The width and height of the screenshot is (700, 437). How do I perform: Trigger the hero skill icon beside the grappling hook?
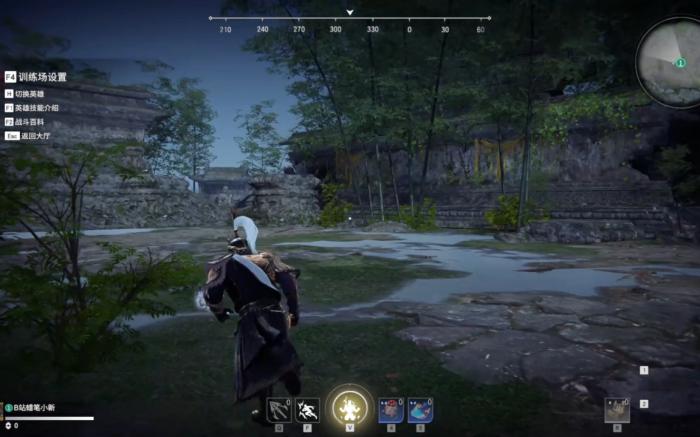[307, 409]
